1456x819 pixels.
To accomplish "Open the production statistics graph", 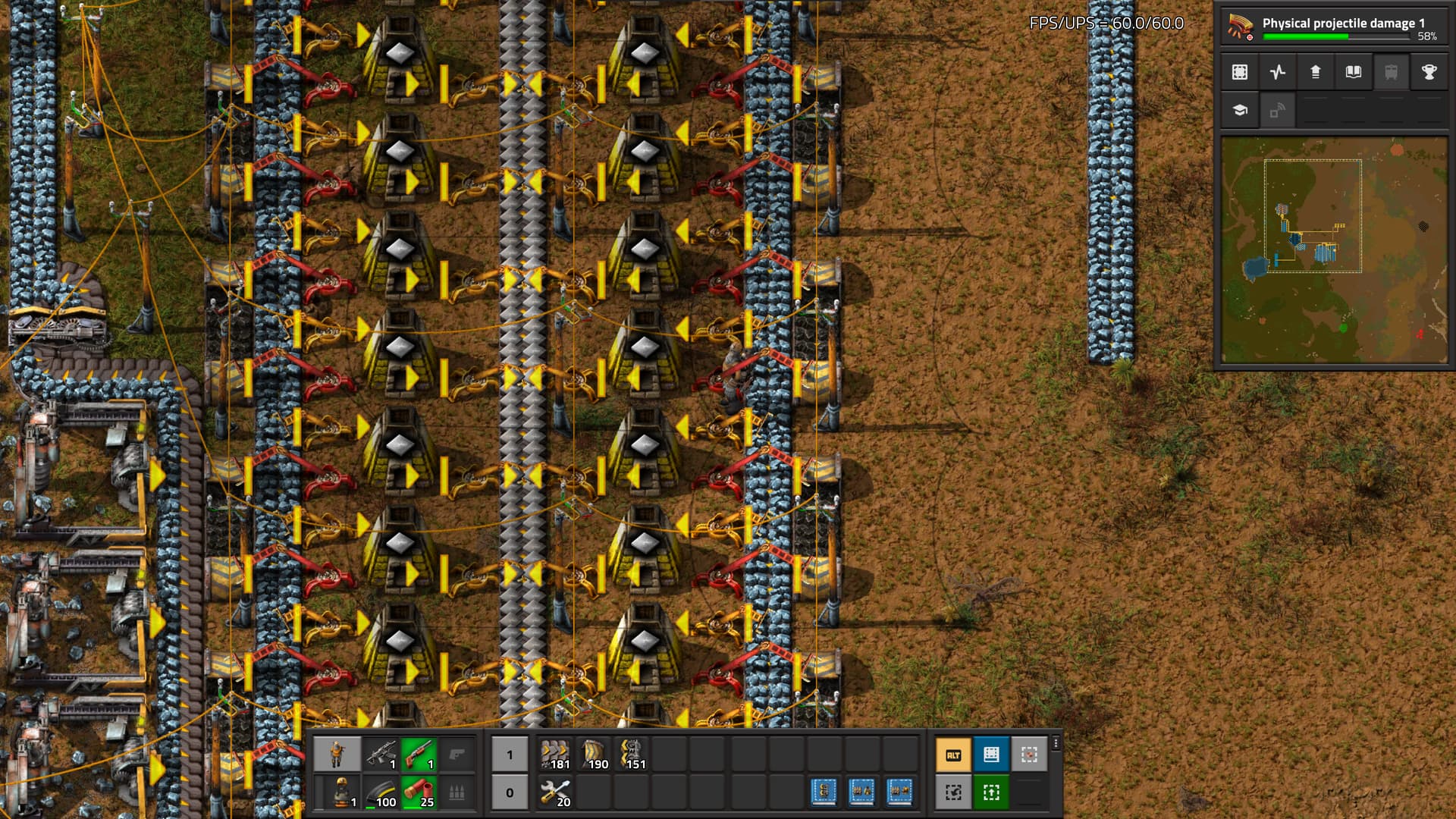I will [x=1278, y=72].
